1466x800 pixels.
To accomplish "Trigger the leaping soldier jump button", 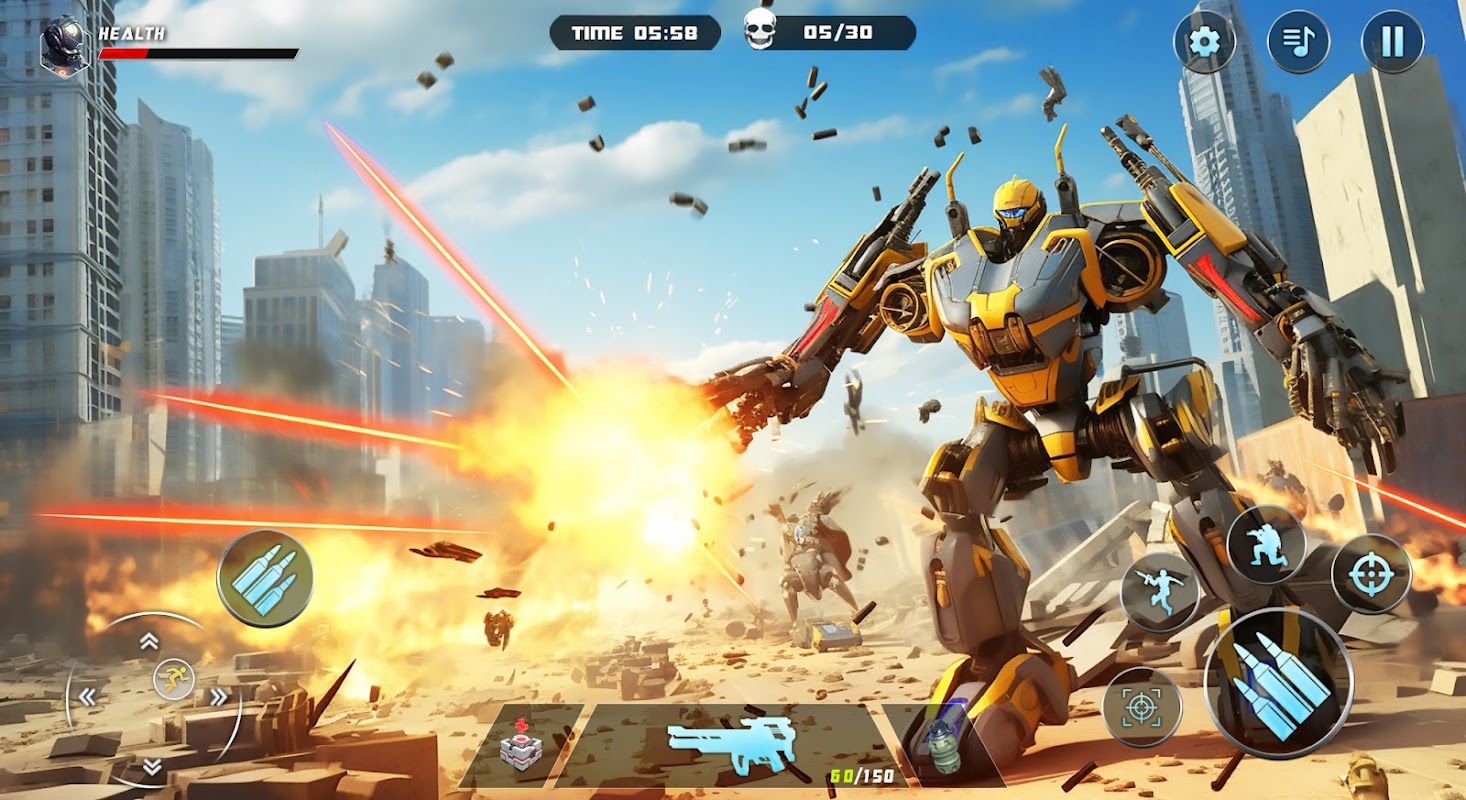I will [x=1160, y=592].
